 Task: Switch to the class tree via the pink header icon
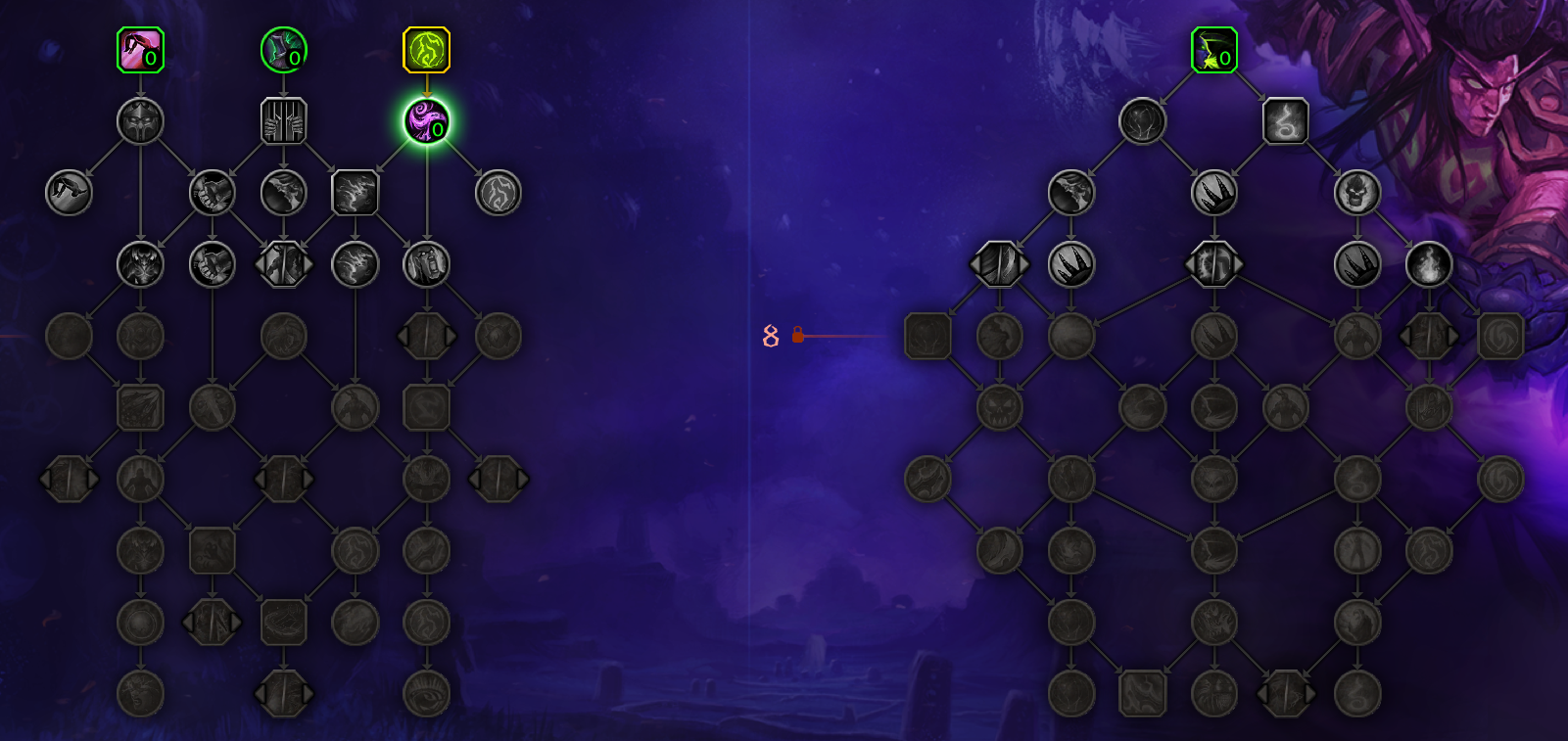pyautogui.click(x=142, y=48)
